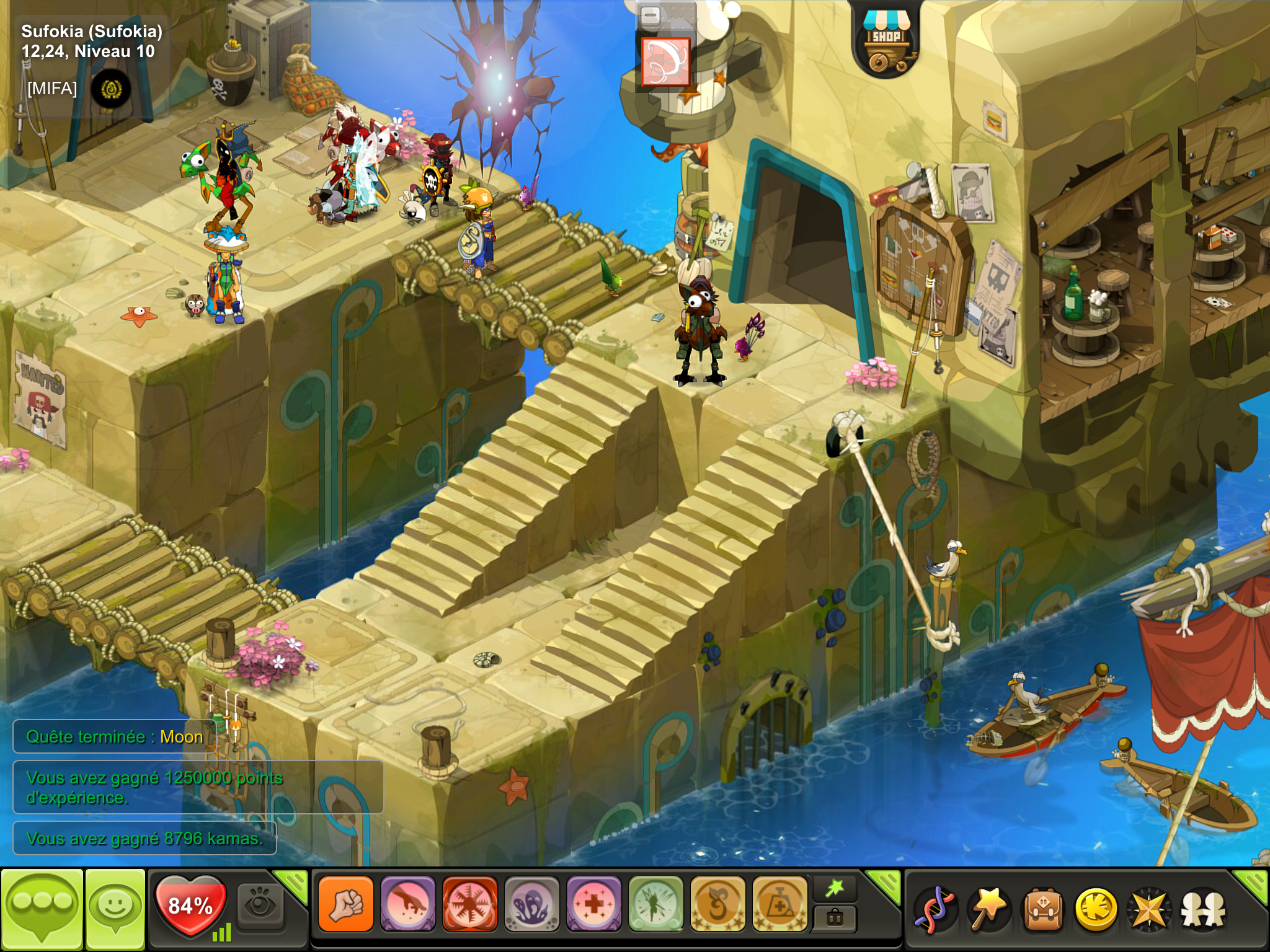
Task: Use the orange fist attack spell
Action: (x=345, y=904)
